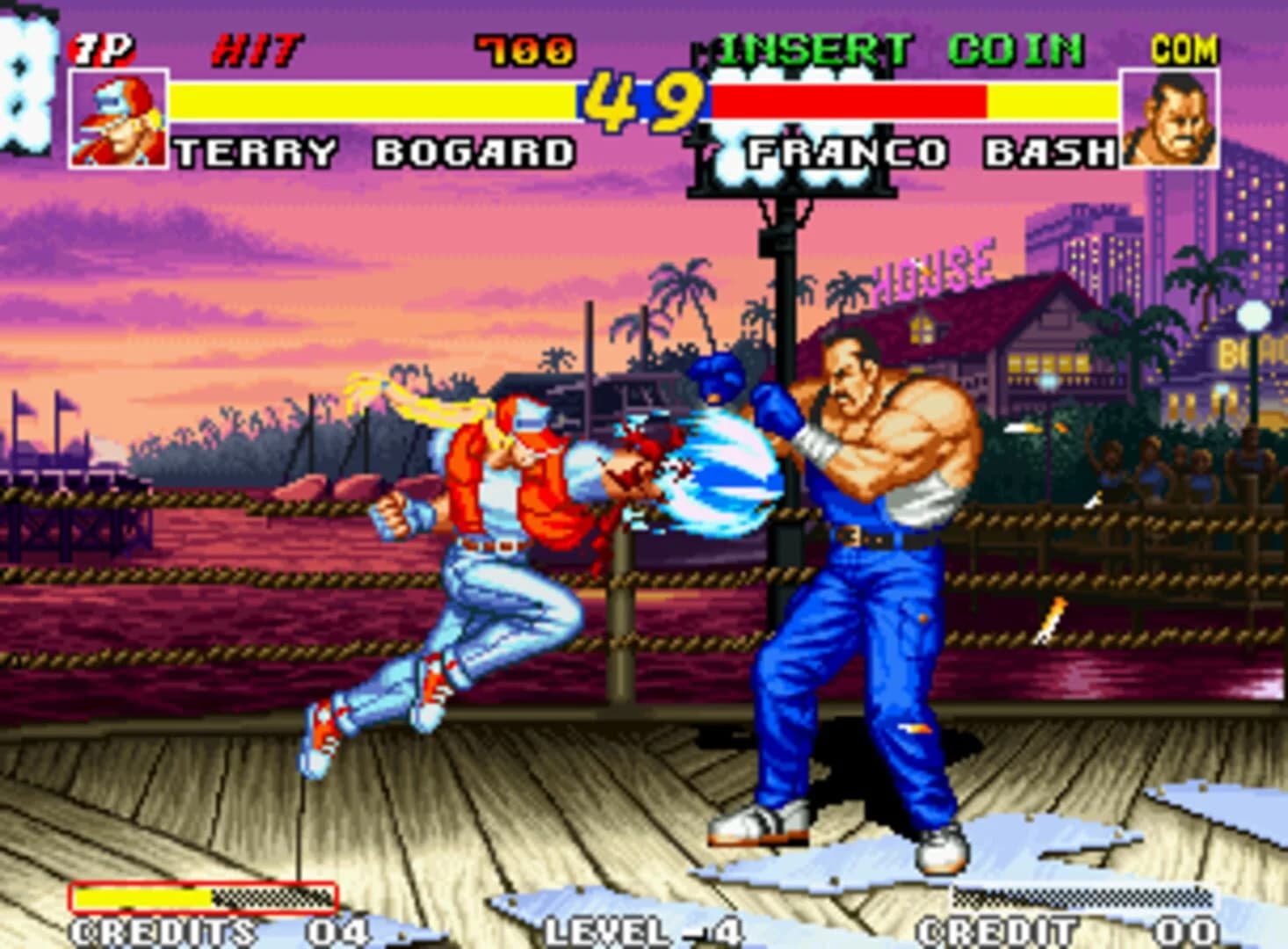Click Franco Bash's character portrait
The image size is (1288, 949).
click(x=1171, y=118)
